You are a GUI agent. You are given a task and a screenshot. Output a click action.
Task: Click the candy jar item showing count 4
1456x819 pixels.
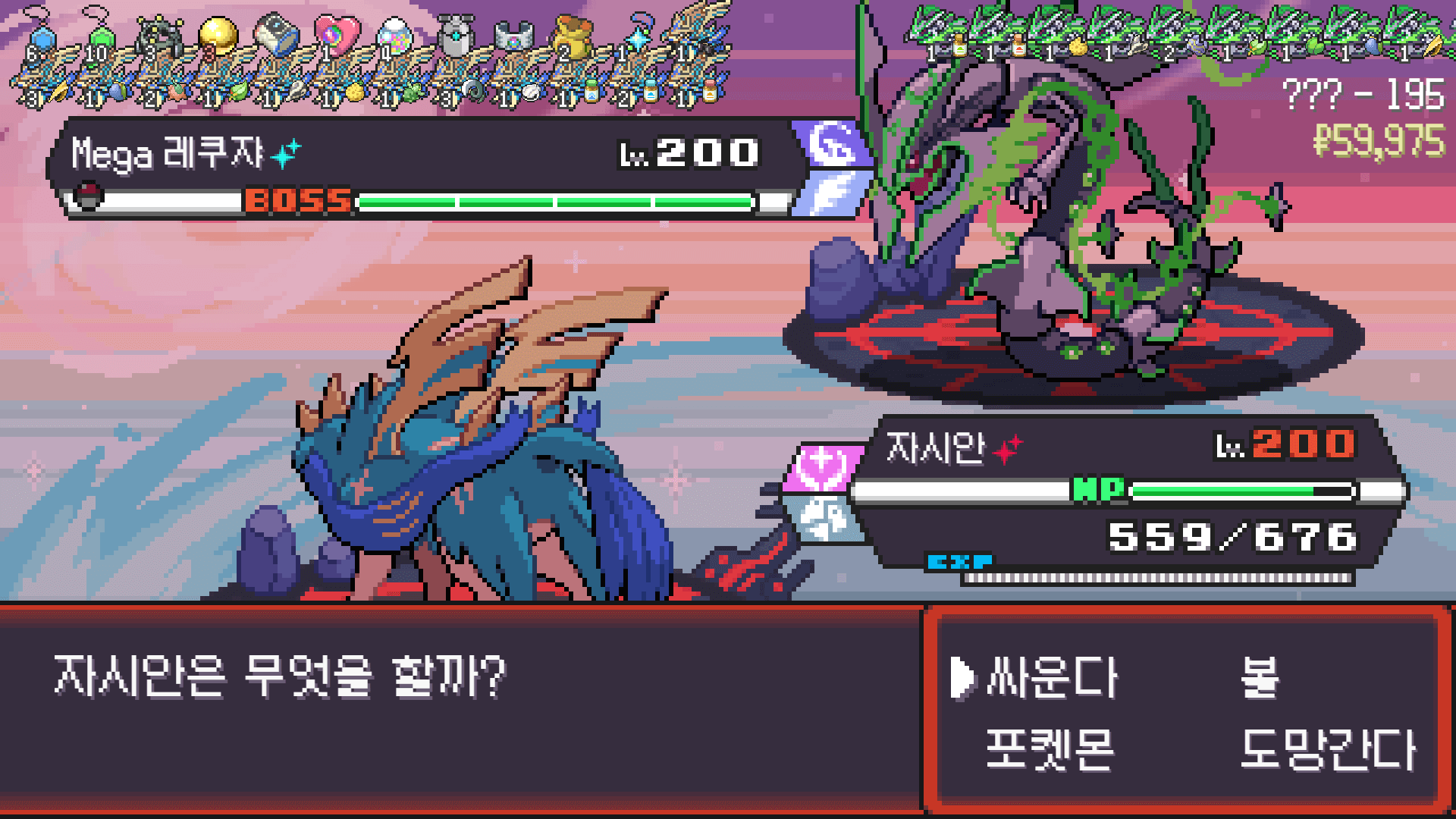[x=393, y=36]
